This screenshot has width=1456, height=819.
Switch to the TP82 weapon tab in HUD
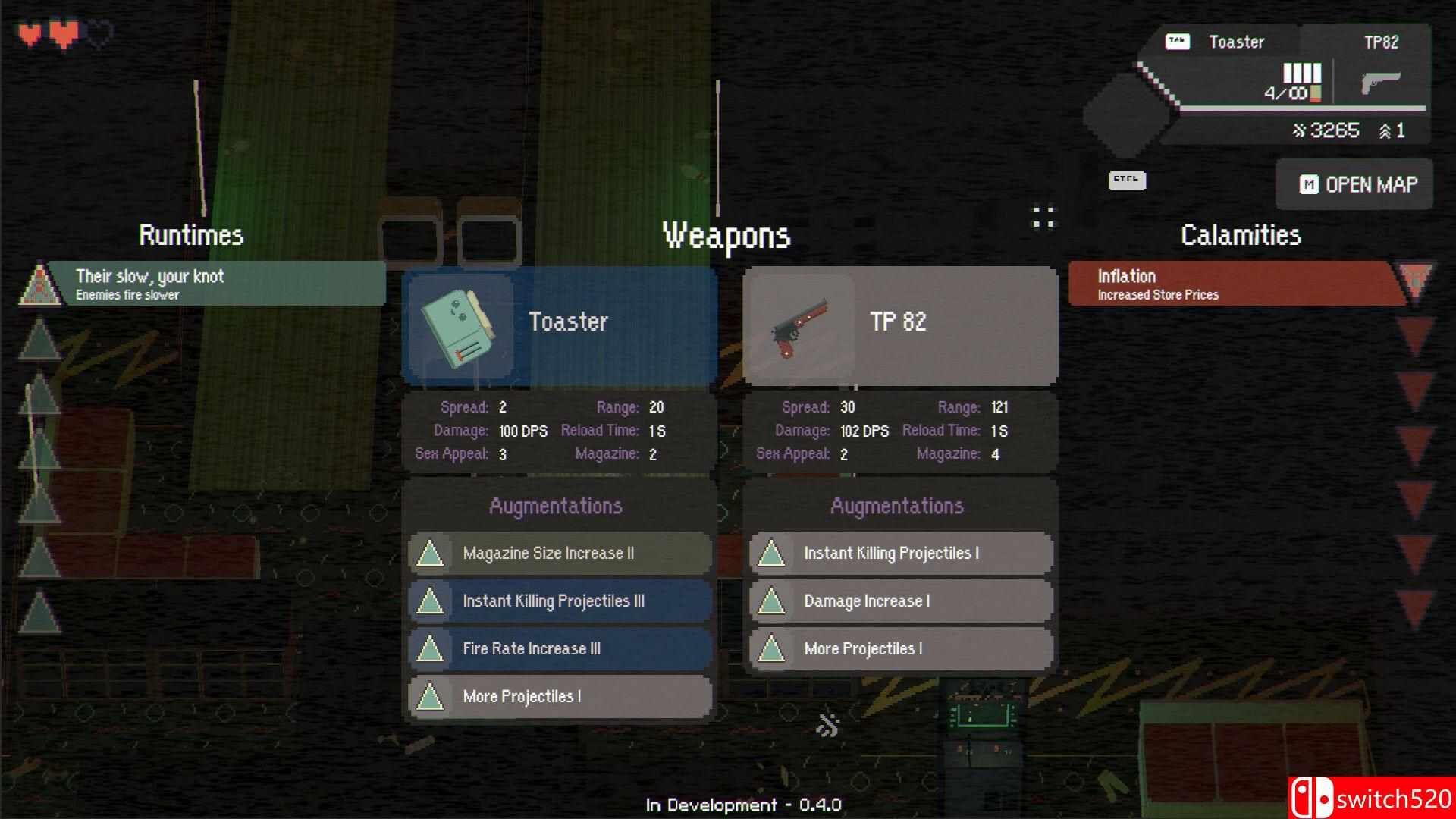[1380, 42]
